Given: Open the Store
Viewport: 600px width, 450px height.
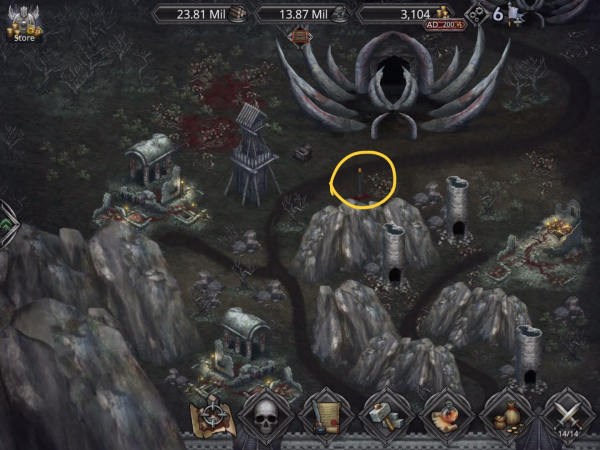Looking at the screenshot, I should coord(23,24).
